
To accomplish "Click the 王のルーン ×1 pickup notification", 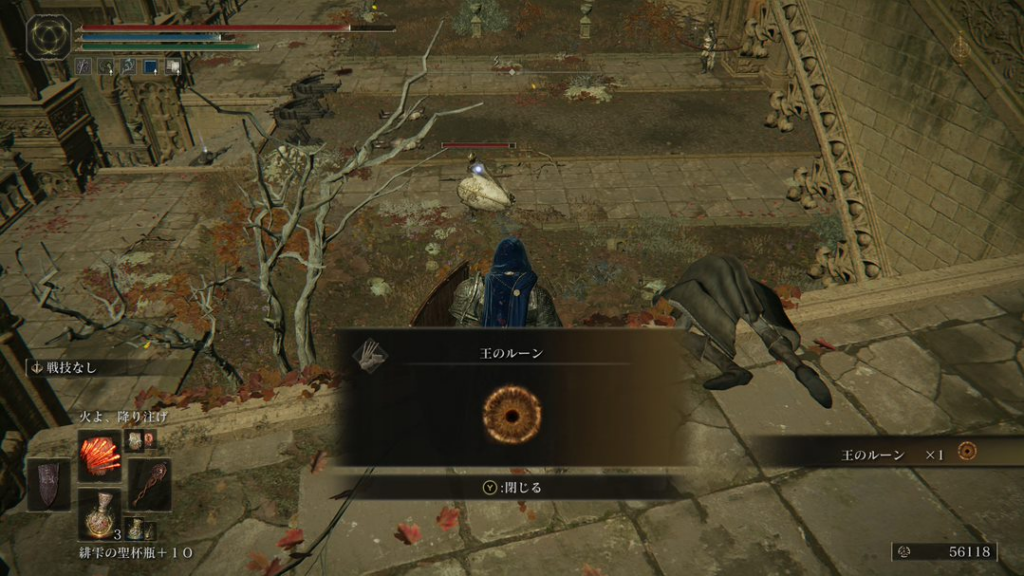I will (x=888, y=454).
